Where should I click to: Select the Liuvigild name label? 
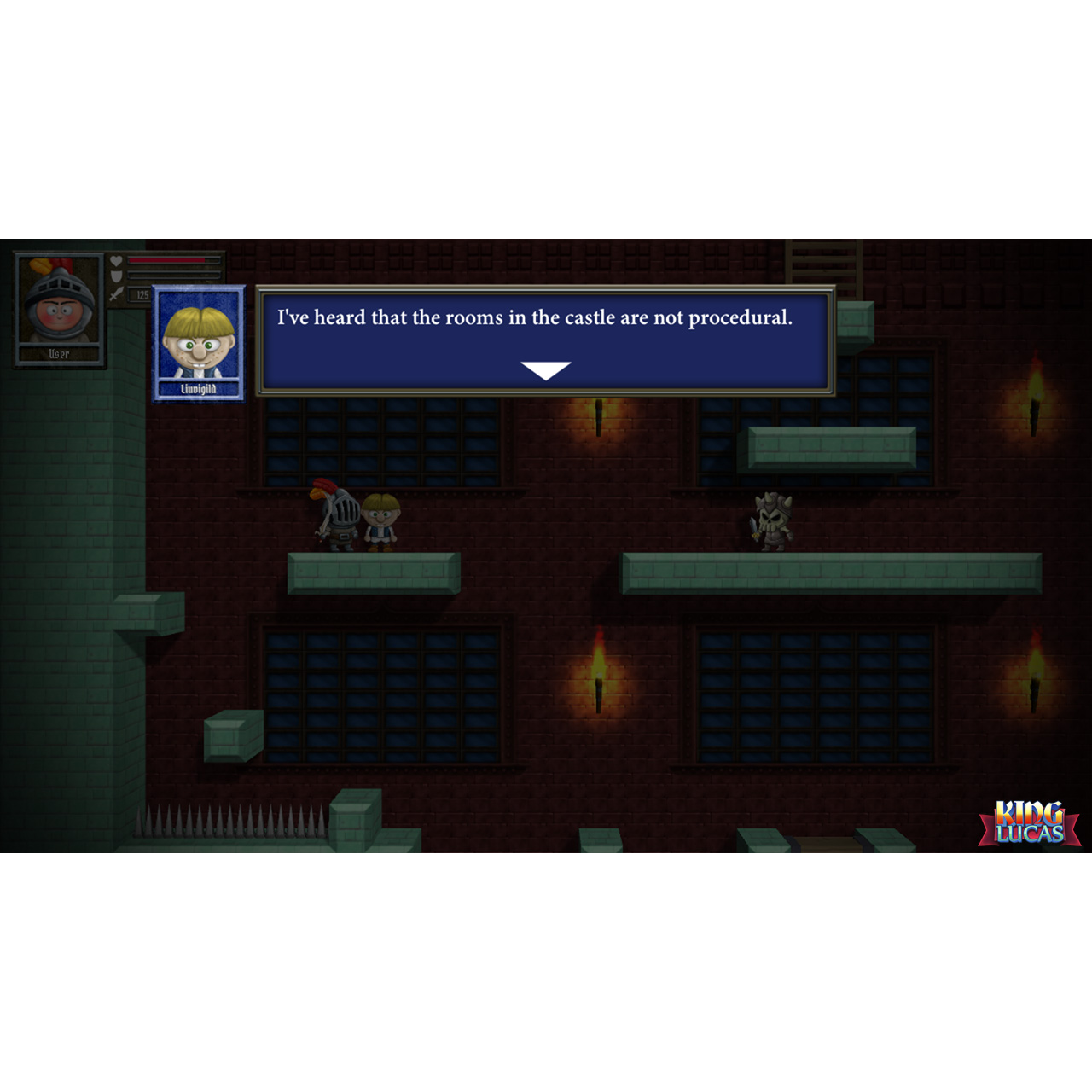(x=198, y=388)
